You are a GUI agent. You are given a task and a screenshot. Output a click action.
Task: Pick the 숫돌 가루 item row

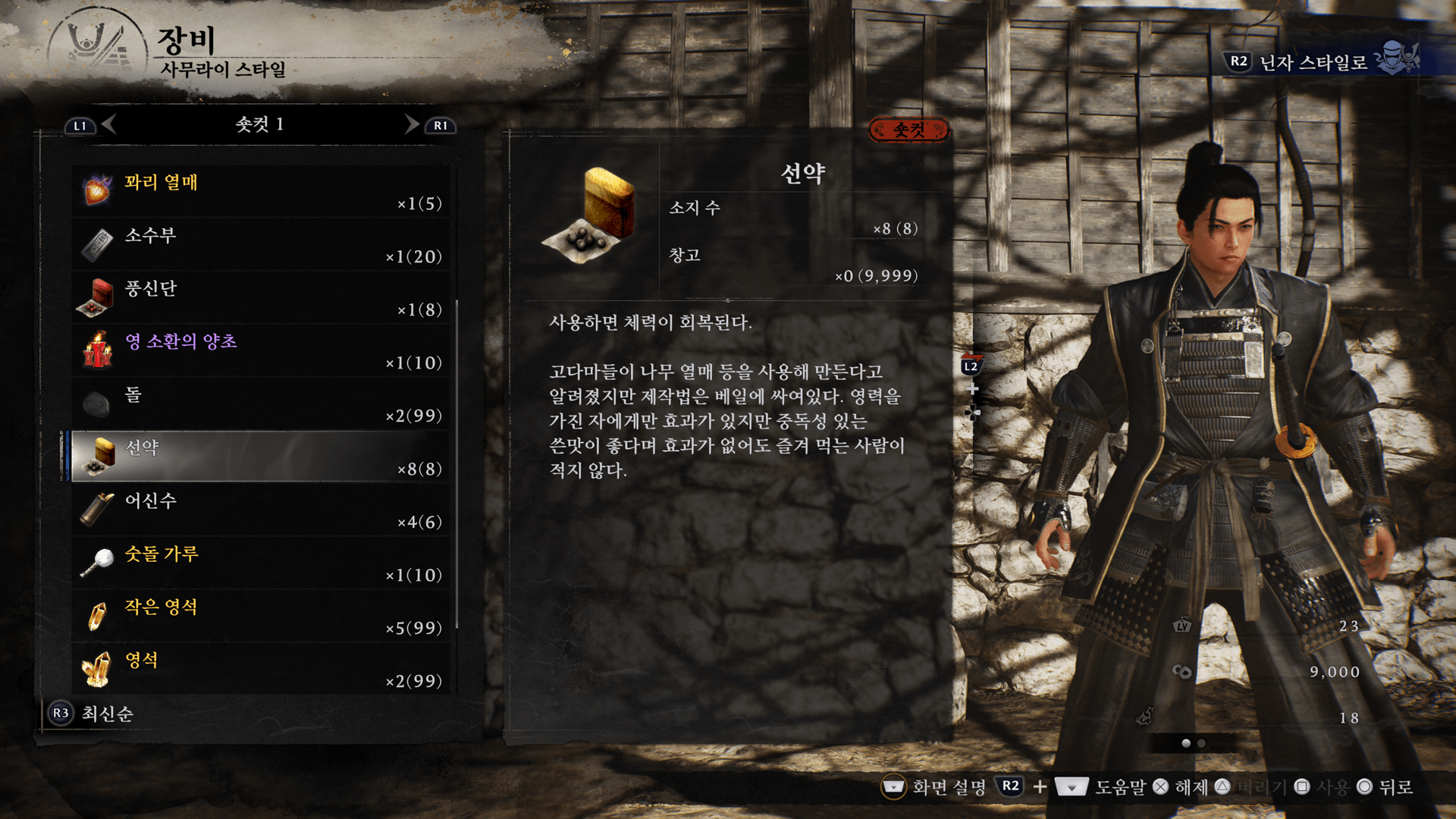pos(261,563)
